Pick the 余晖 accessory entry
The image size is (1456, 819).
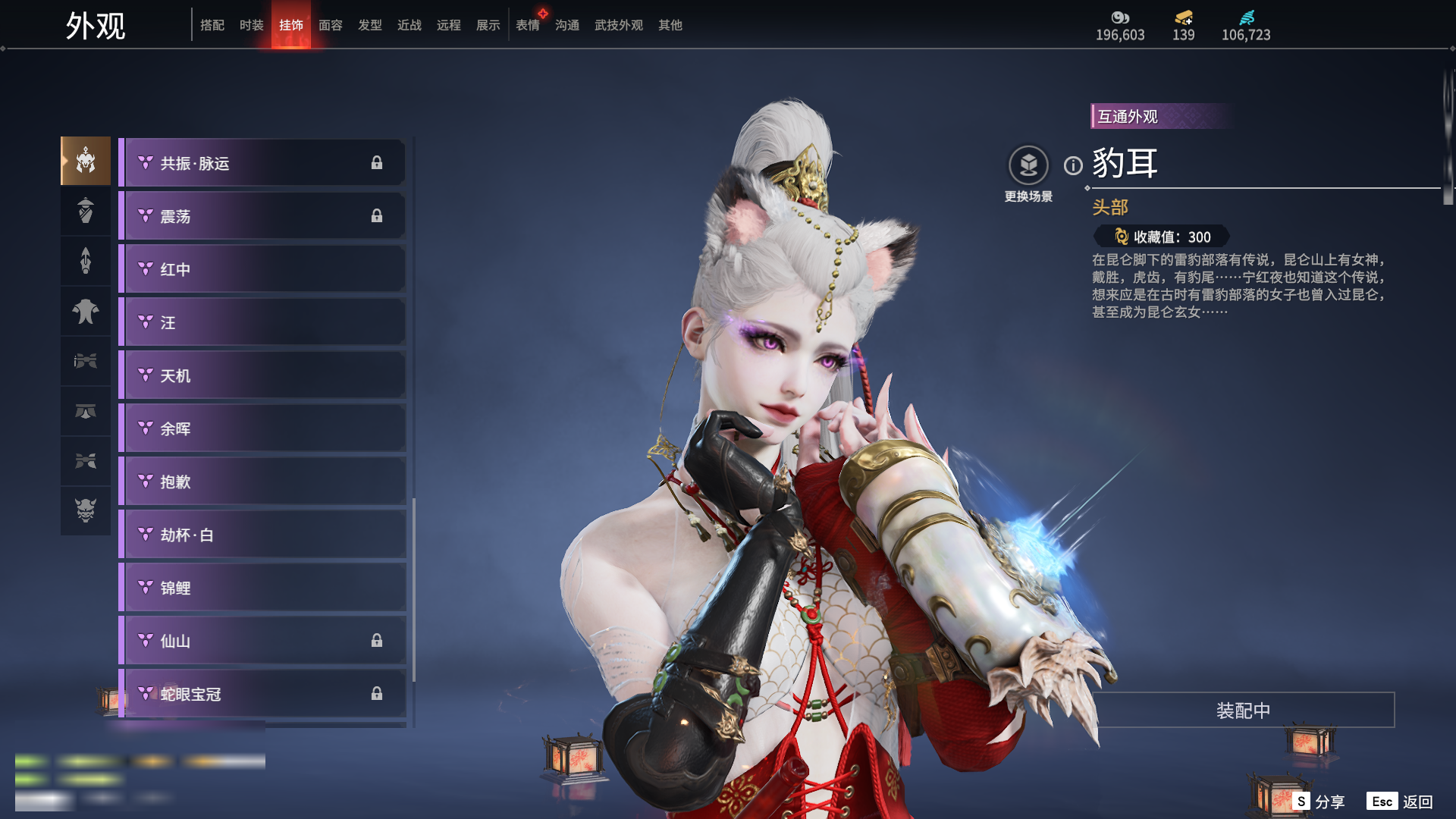(262, 428)
